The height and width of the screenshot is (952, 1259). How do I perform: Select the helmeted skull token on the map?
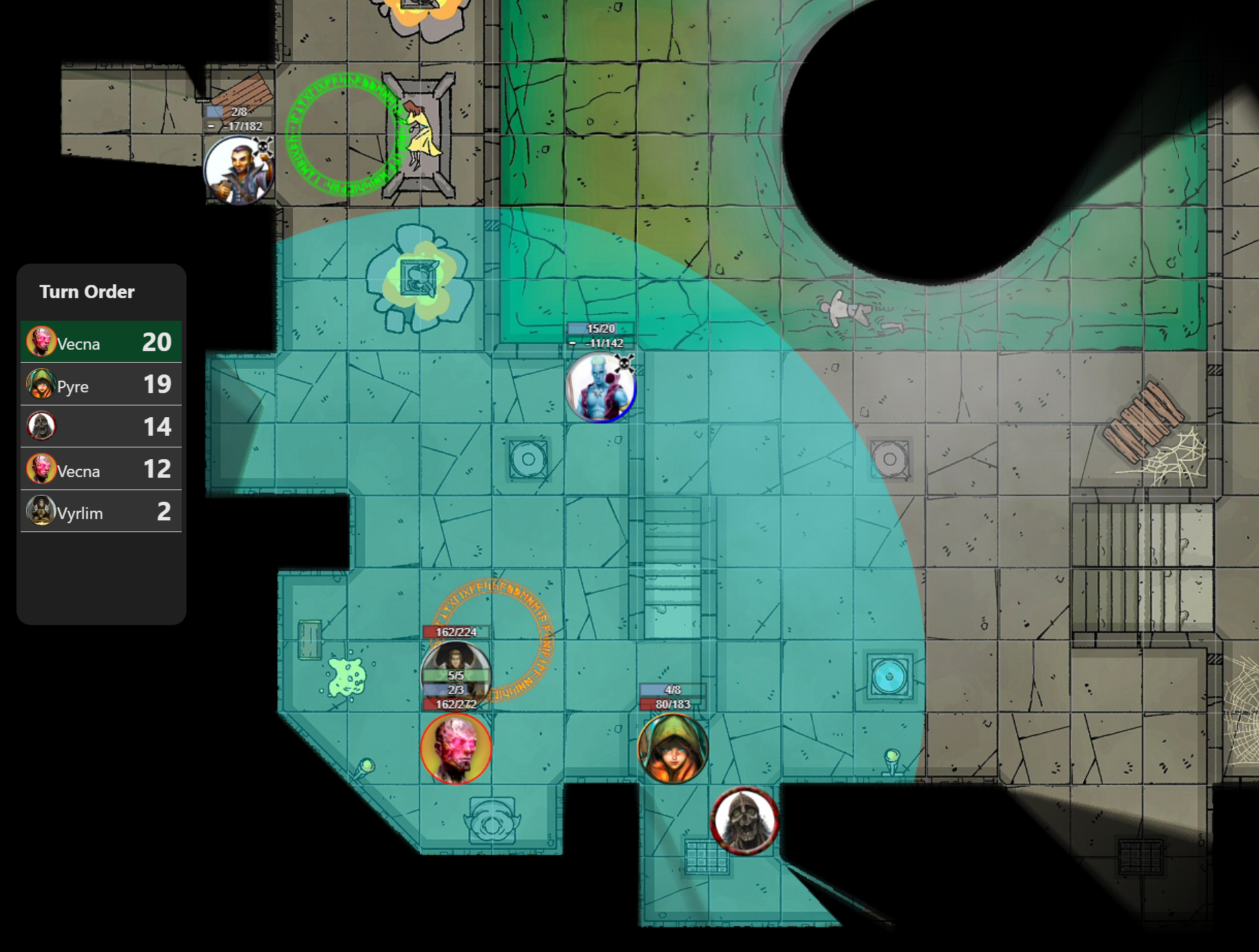745,821
